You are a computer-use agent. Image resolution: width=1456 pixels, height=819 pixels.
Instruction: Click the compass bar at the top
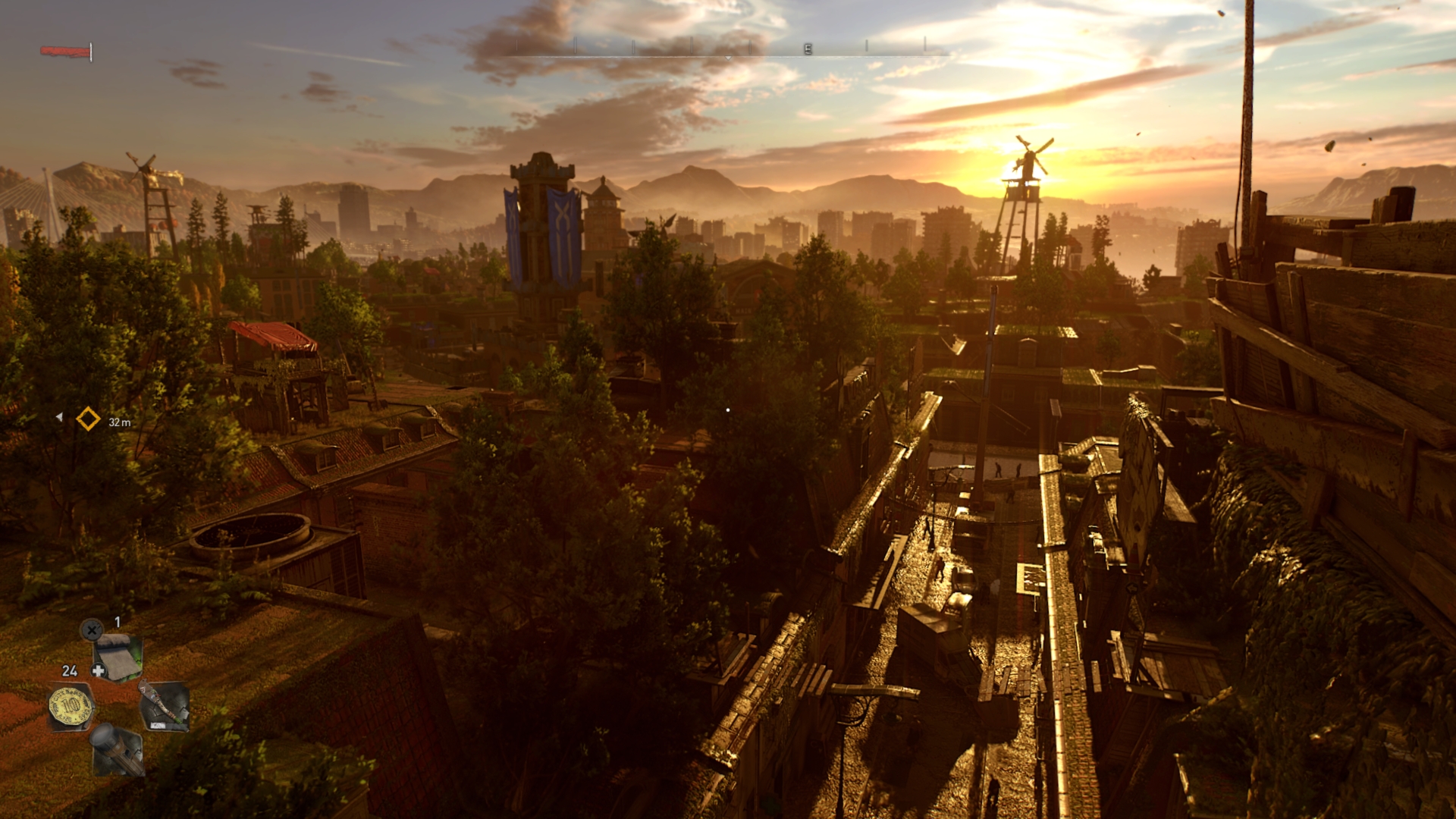pyautogui.click(x=728, y=49)
